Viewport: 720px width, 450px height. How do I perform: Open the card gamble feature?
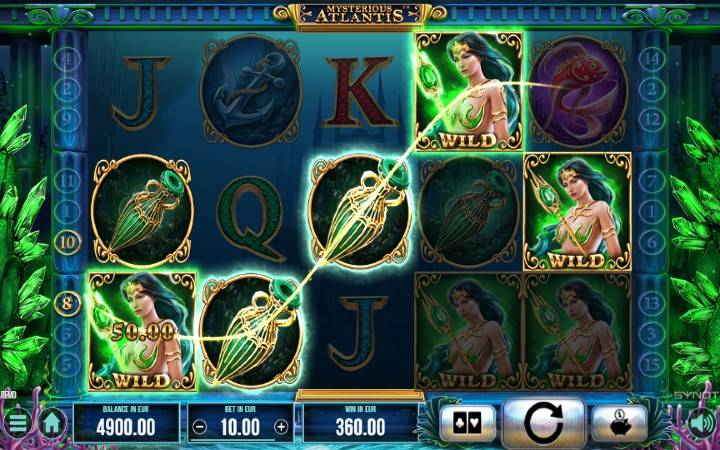(x=468, y=423)
